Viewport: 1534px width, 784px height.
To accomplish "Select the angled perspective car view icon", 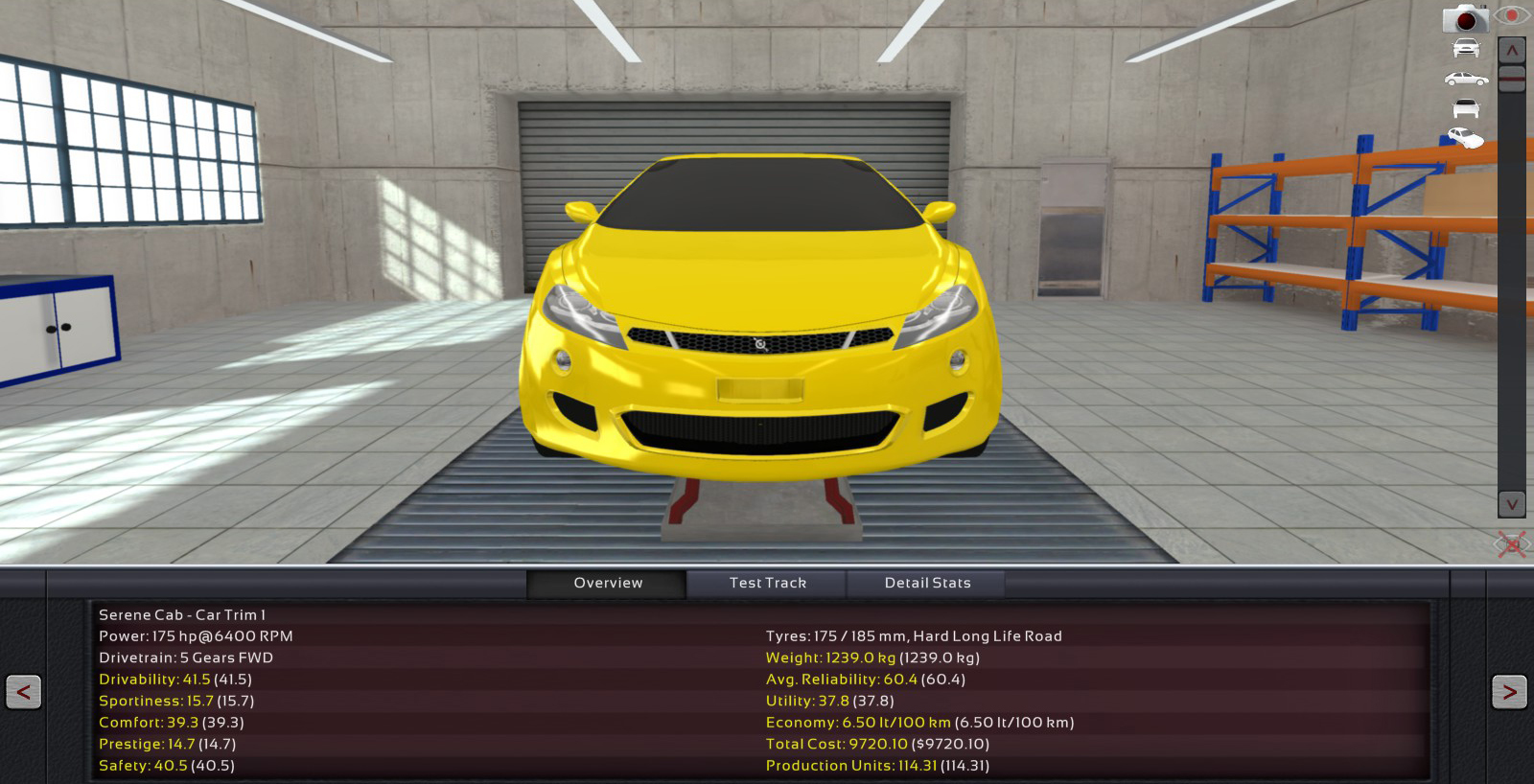I will 1466,138.
